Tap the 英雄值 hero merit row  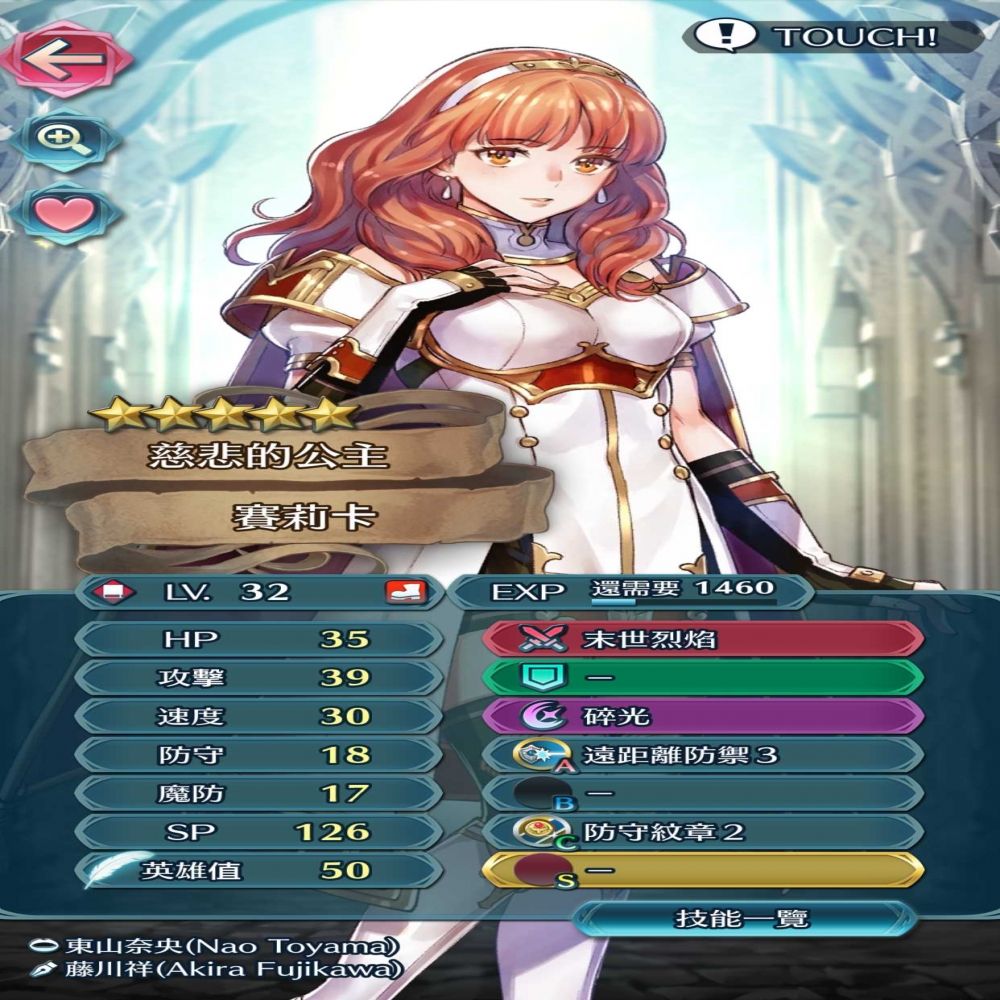(258, 870)
